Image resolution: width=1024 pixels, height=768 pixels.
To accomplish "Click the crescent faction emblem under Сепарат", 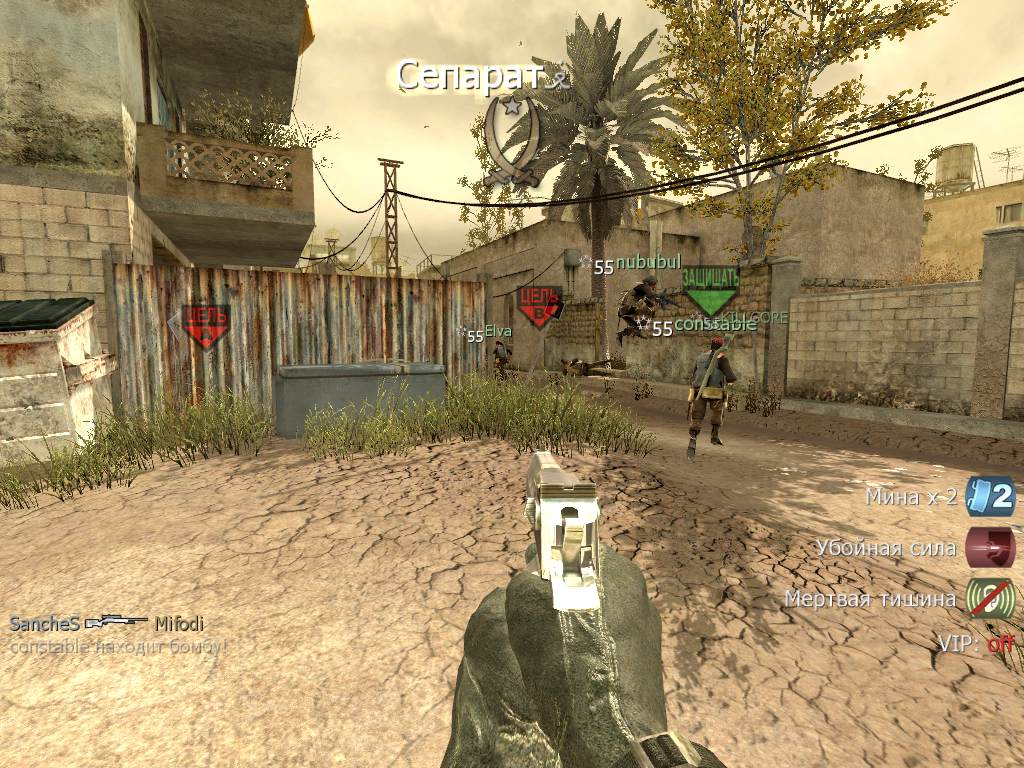I will click(x=512, y=141).
